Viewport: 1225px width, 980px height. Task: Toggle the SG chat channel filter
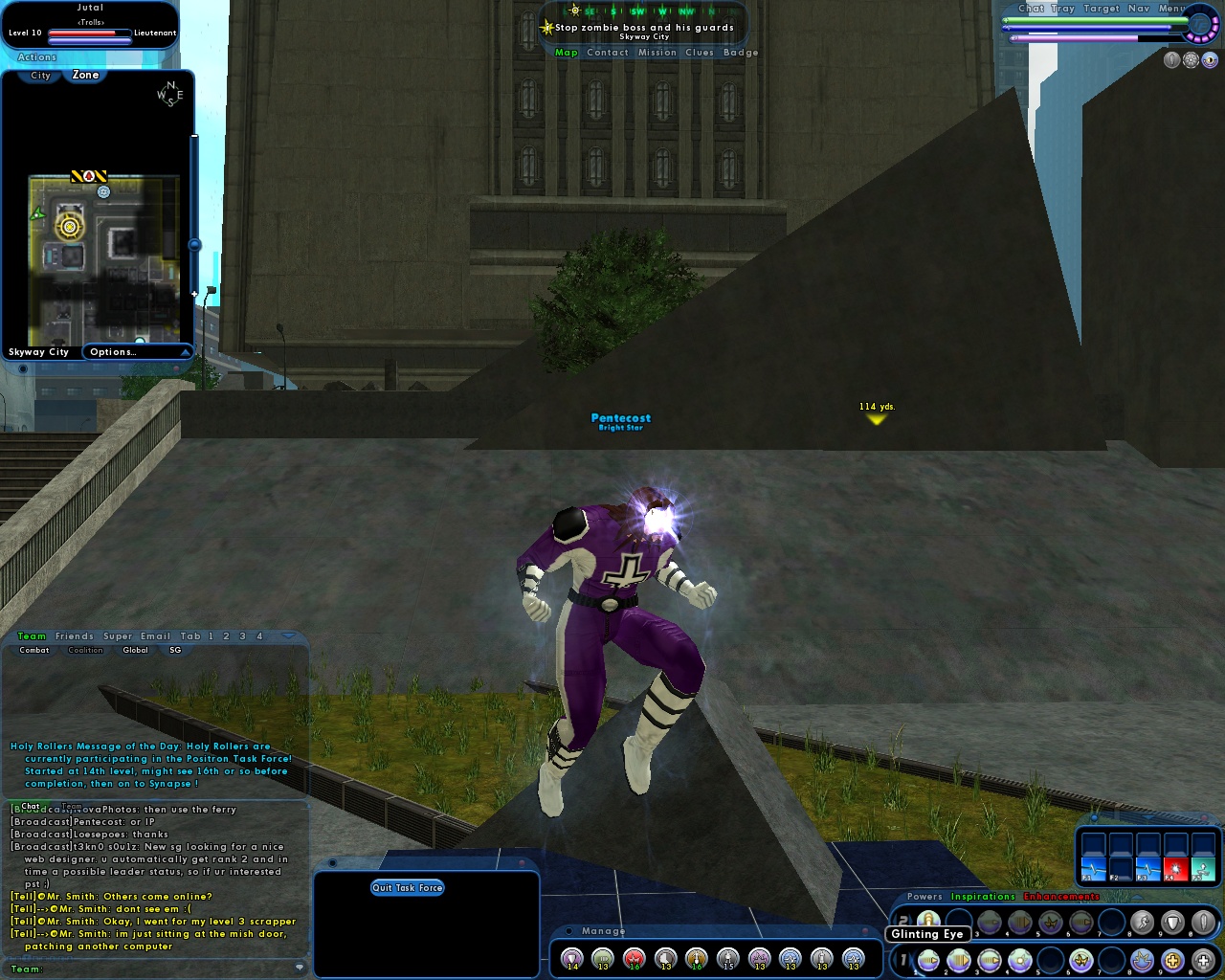[173, 650]
